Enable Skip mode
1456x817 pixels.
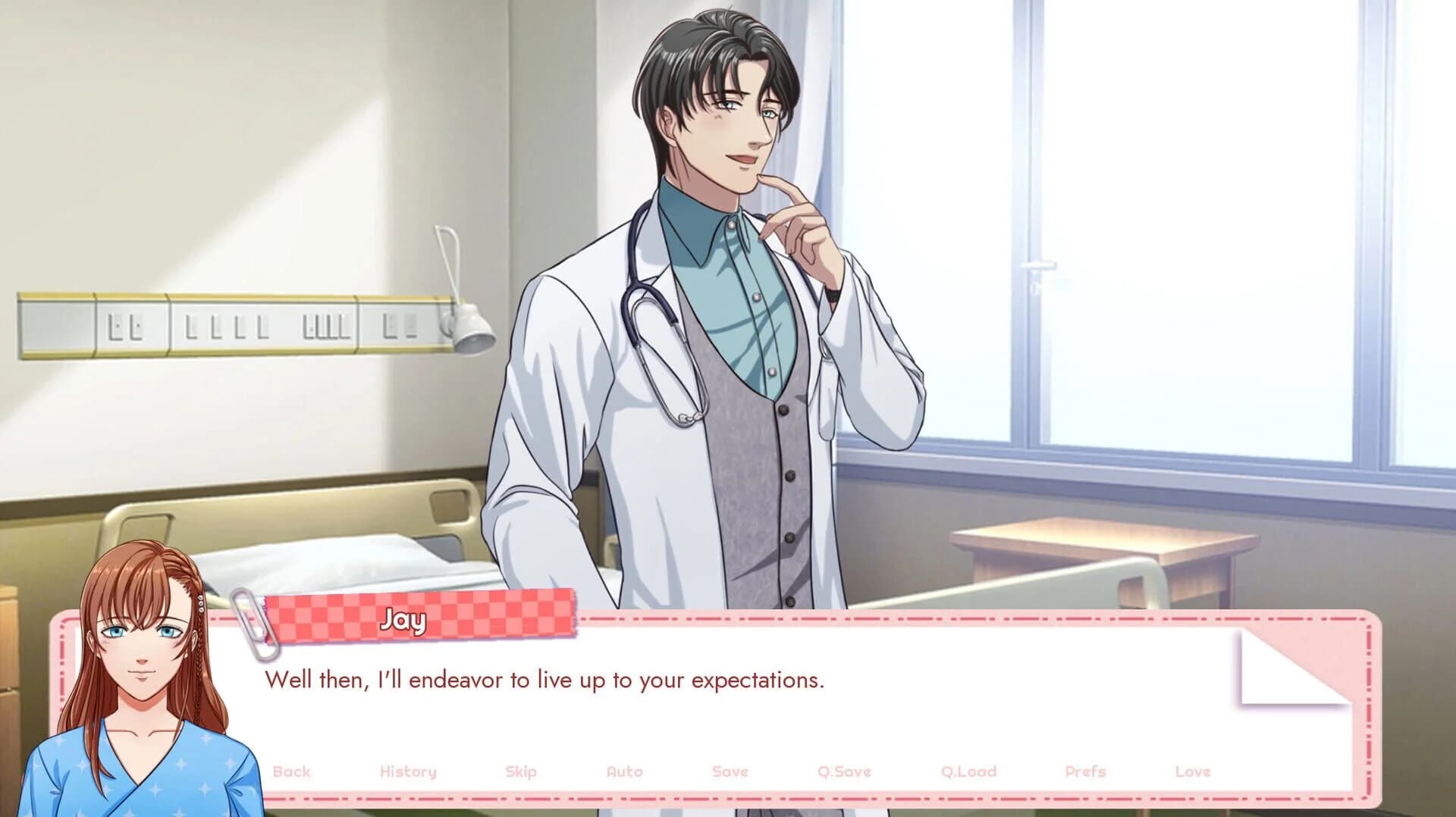pos(522,771)
